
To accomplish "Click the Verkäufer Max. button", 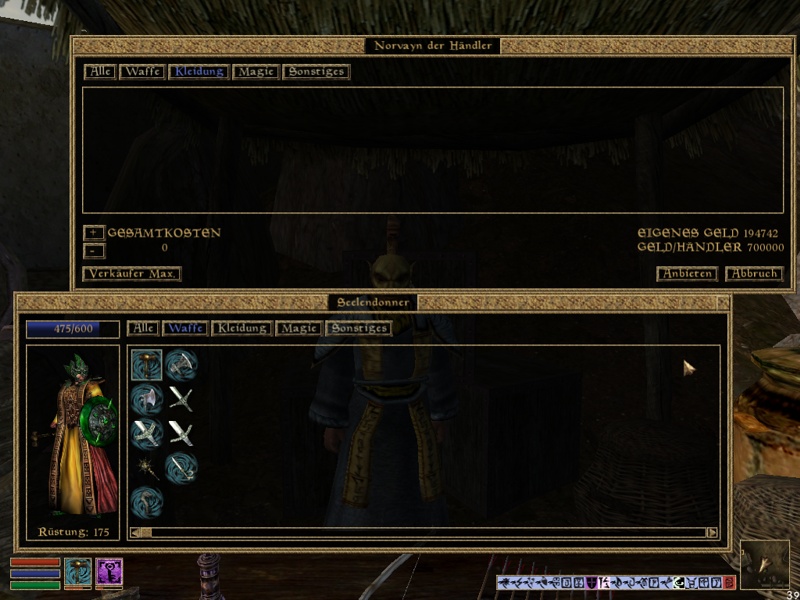I will (131, 274).
